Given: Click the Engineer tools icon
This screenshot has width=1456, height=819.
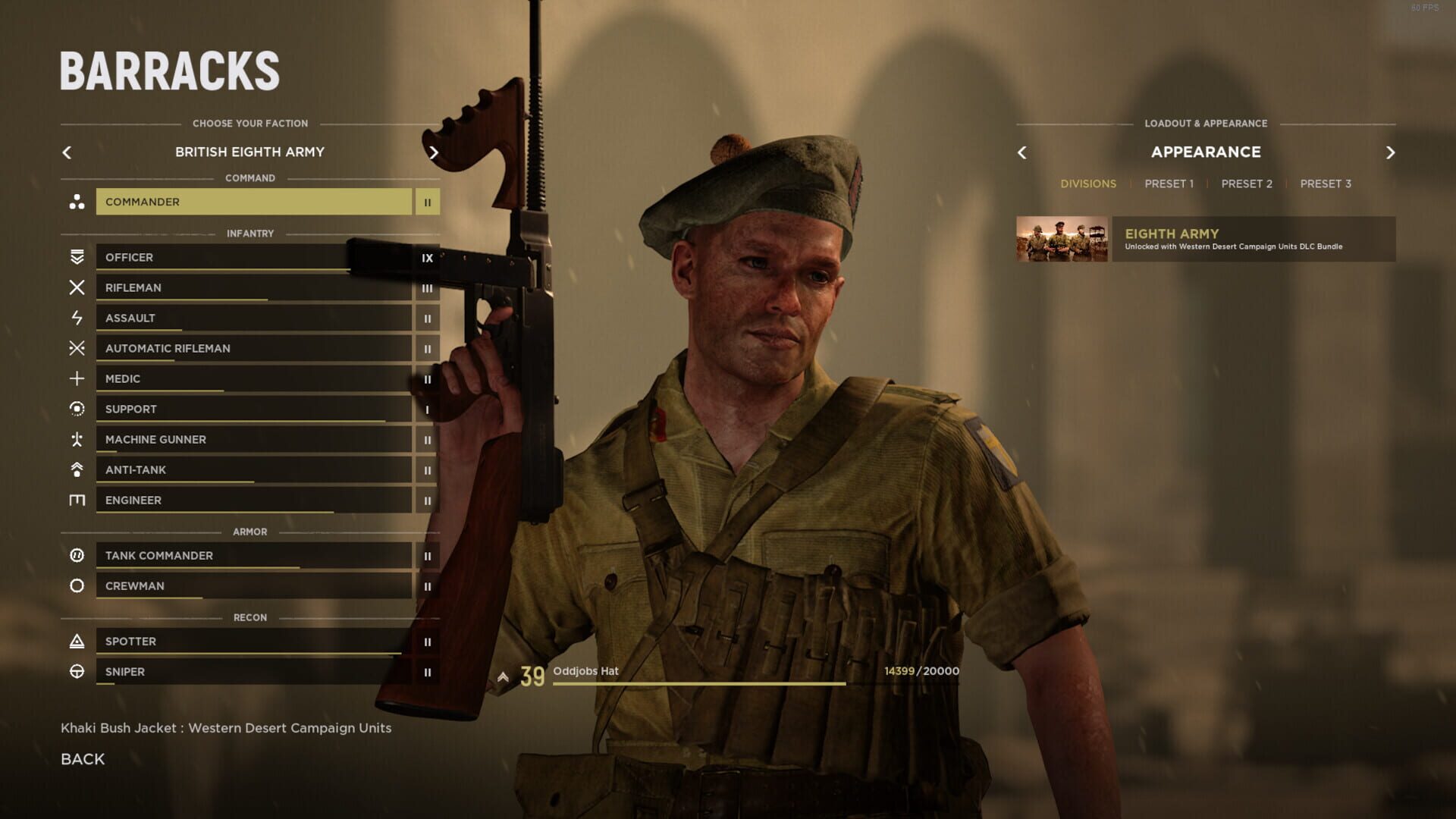Looking at the screenshot, I should [76, 500].
